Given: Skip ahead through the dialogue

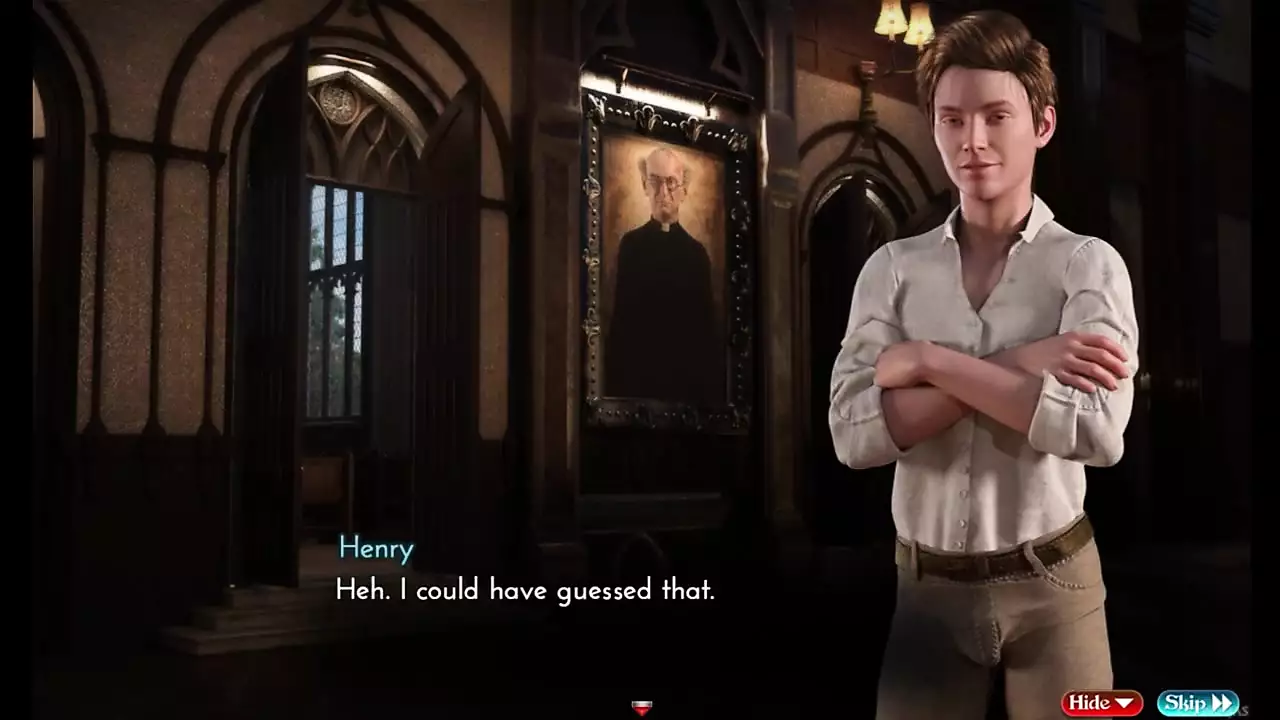Looking at the screenshot, I should [x=1198, y=703].
